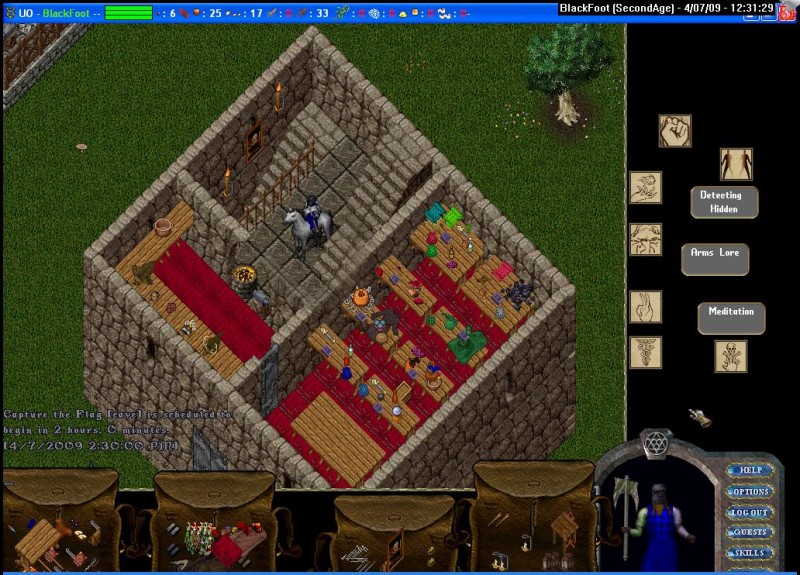The image size is (800, 575).
Task: Cast the two-figures spell icon
Action: pos(736,164)
